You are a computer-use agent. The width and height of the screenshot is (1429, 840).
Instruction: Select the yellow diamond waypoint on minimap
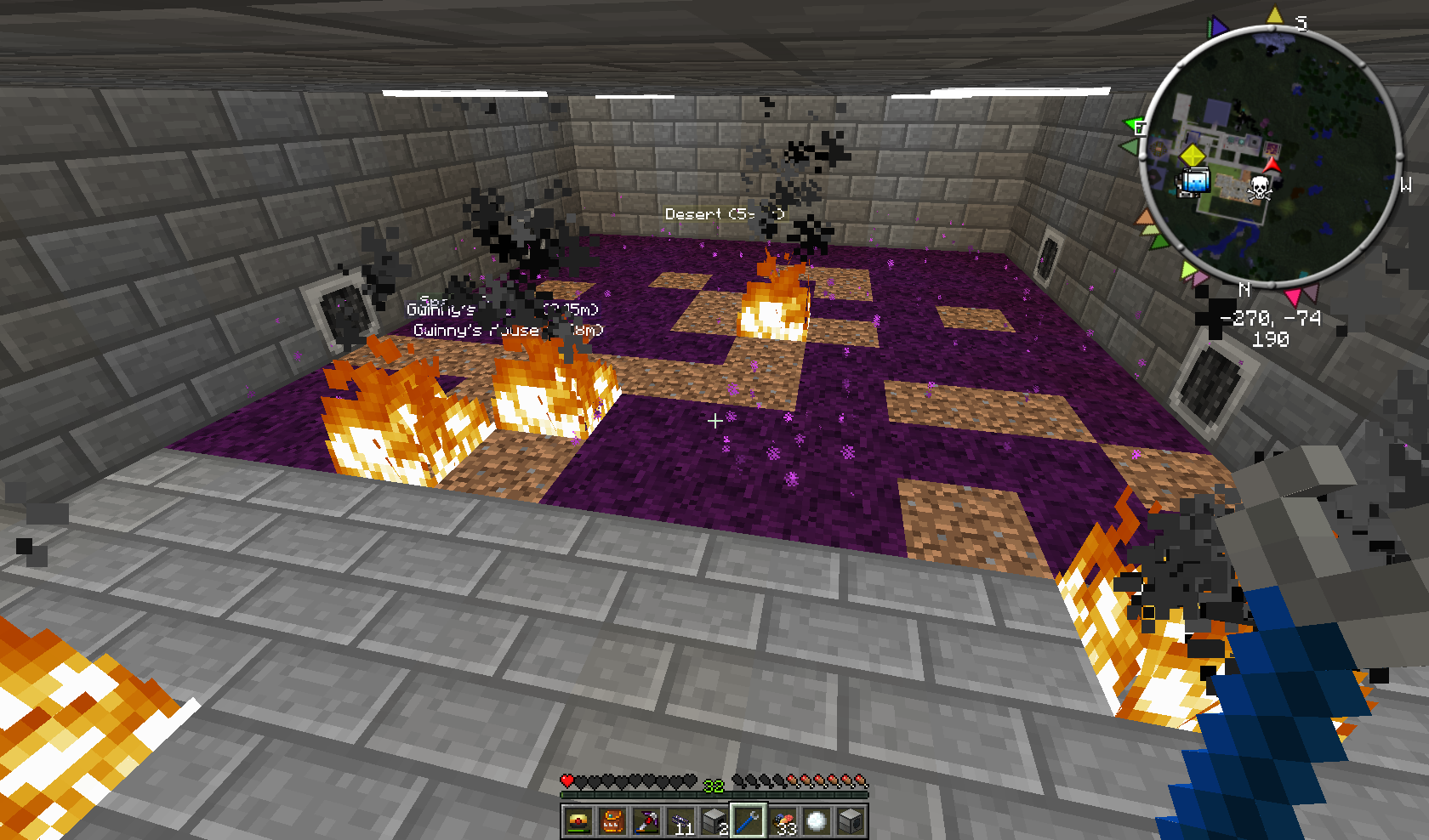click(x=1193, y=156)
